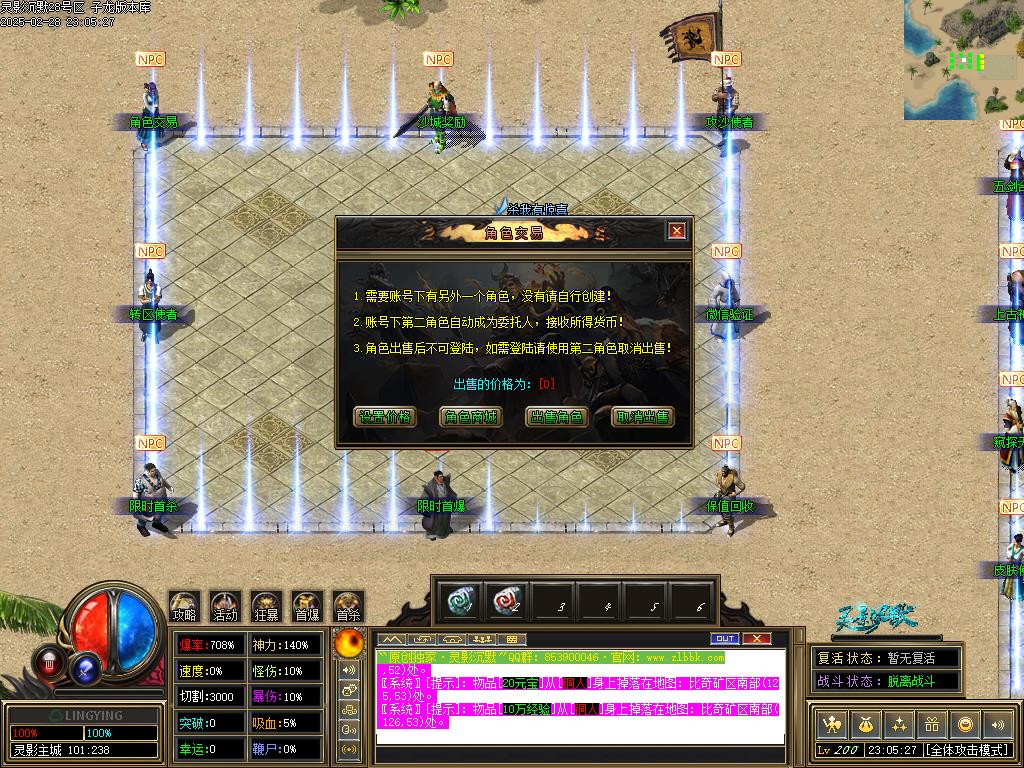Click the red trash can orb
Screen dimensions: 1024x768
pos(49,661)
